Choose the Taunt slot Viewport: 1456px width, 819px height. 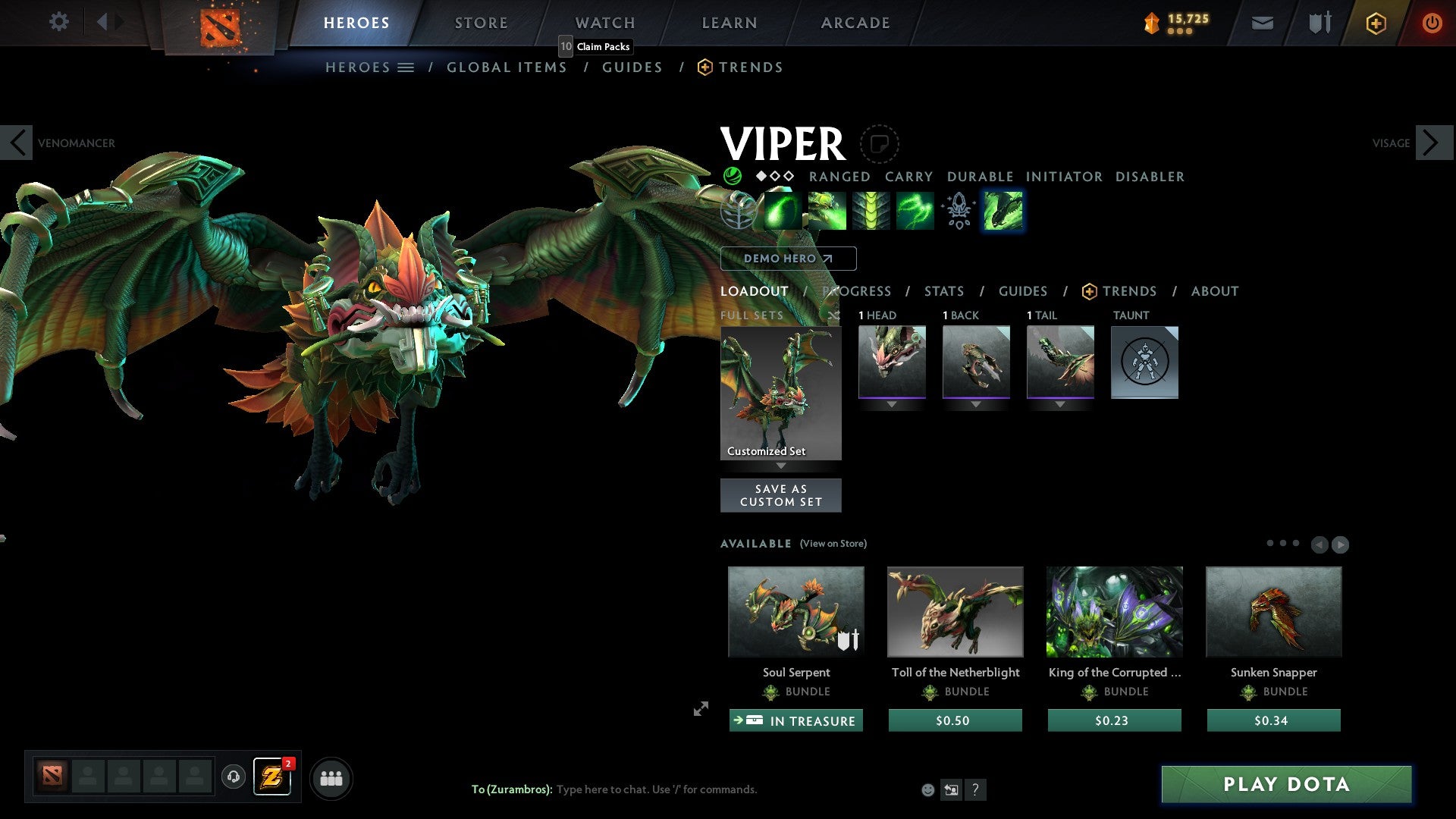1144,362
